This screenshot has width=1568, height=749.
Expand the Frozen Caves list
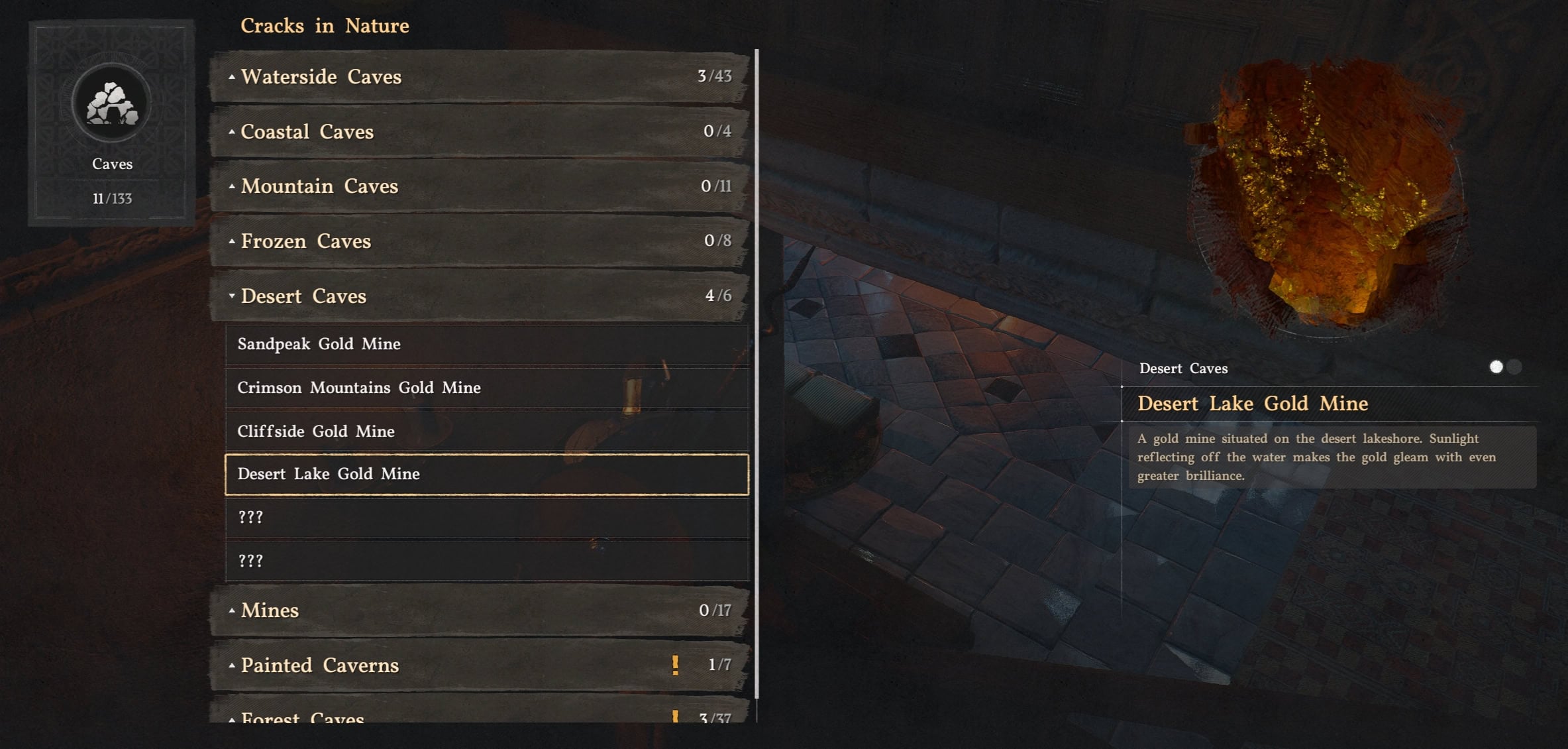point(480,241)
